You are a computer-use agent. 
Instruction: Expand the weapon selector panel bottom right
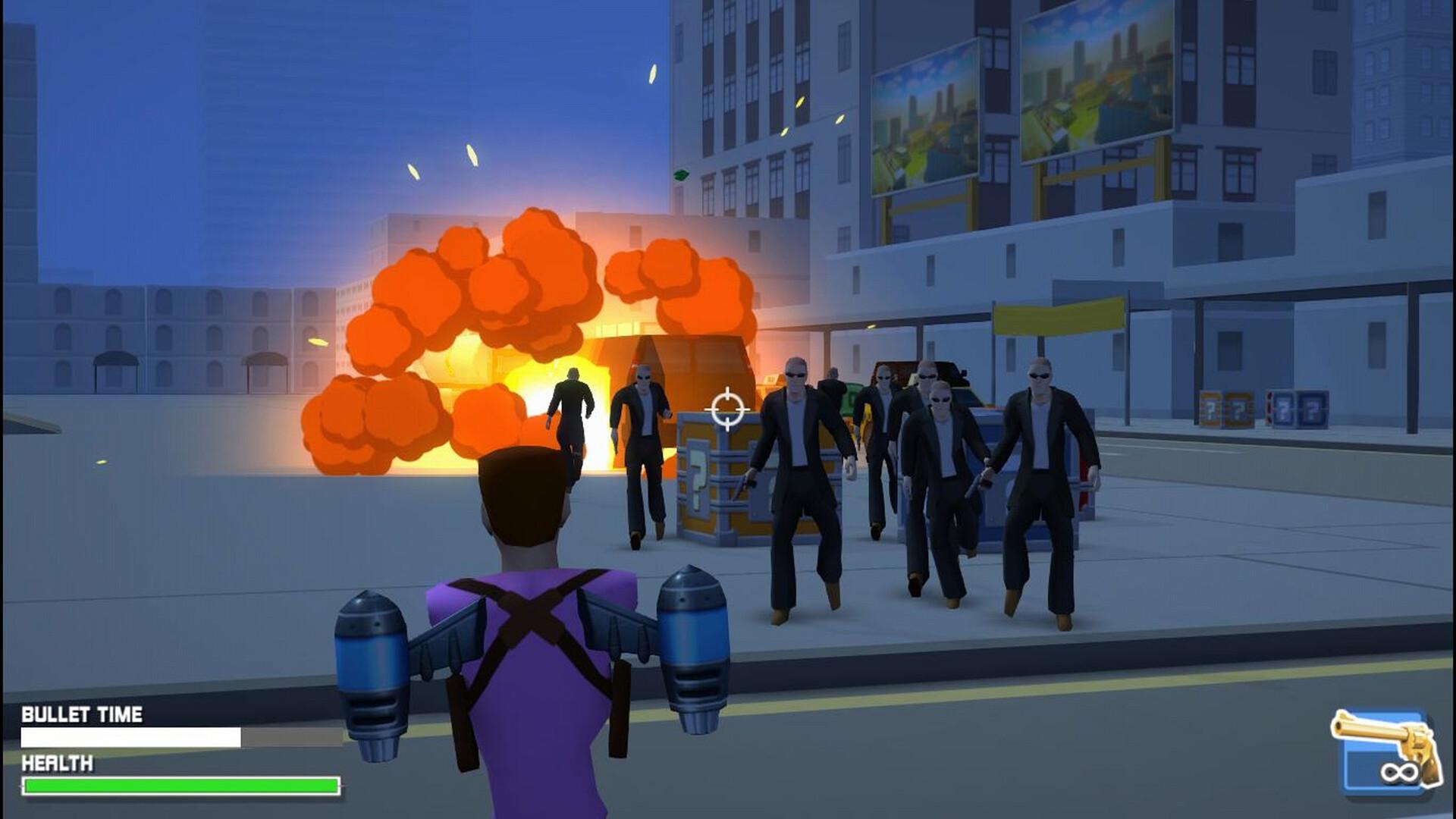[1390, 747]
